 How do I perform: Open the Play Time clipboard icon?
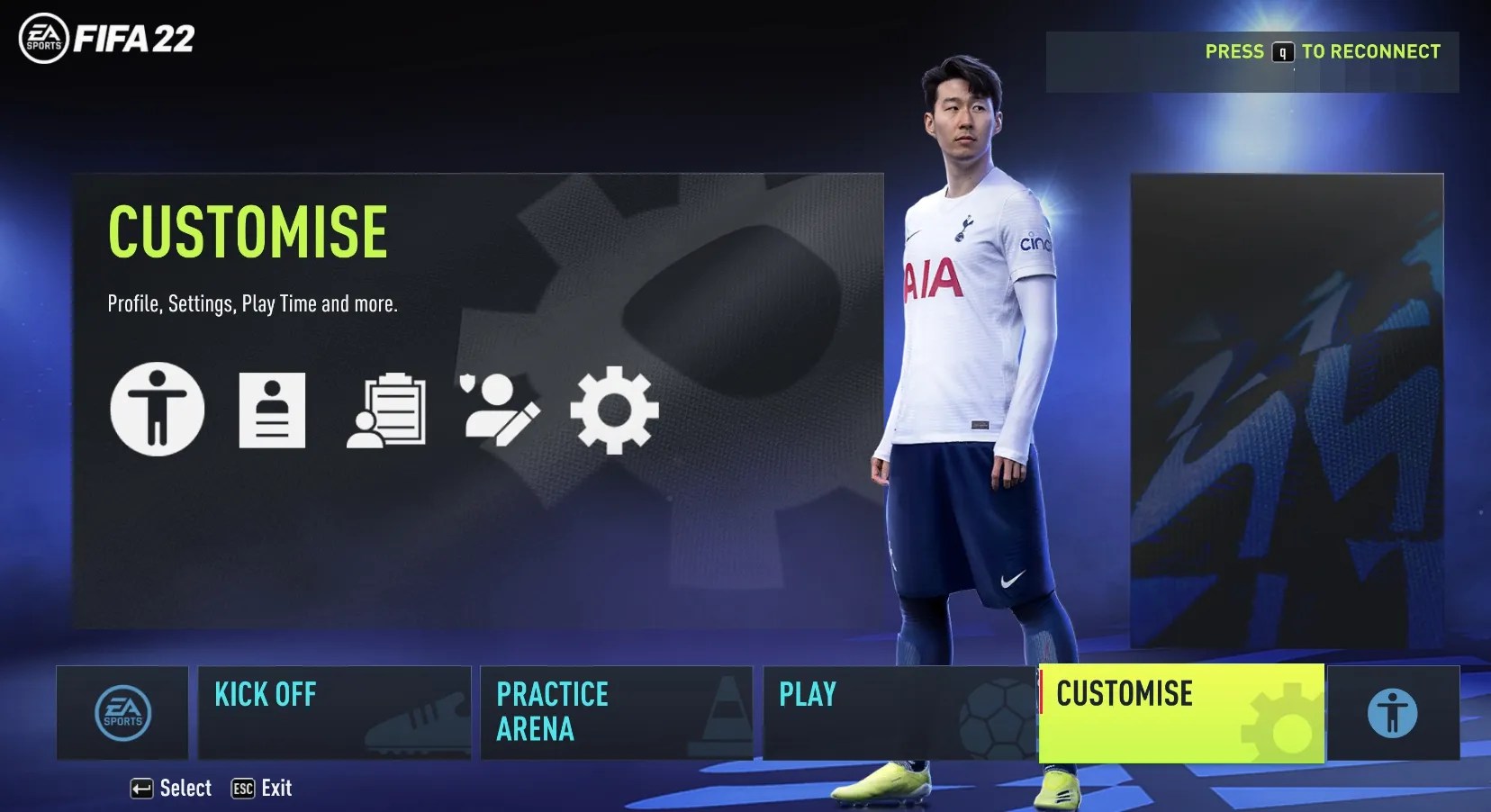[387, 410]
